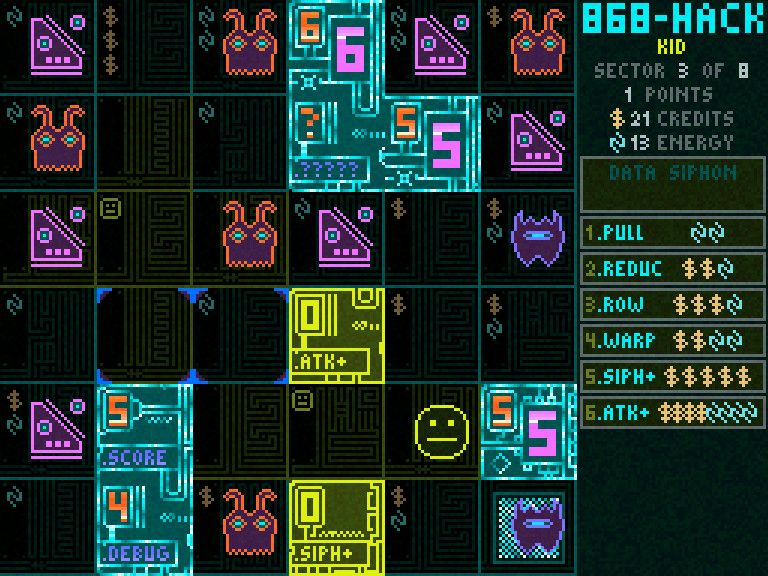Trigger the WARP program

(x=673, y=341)
